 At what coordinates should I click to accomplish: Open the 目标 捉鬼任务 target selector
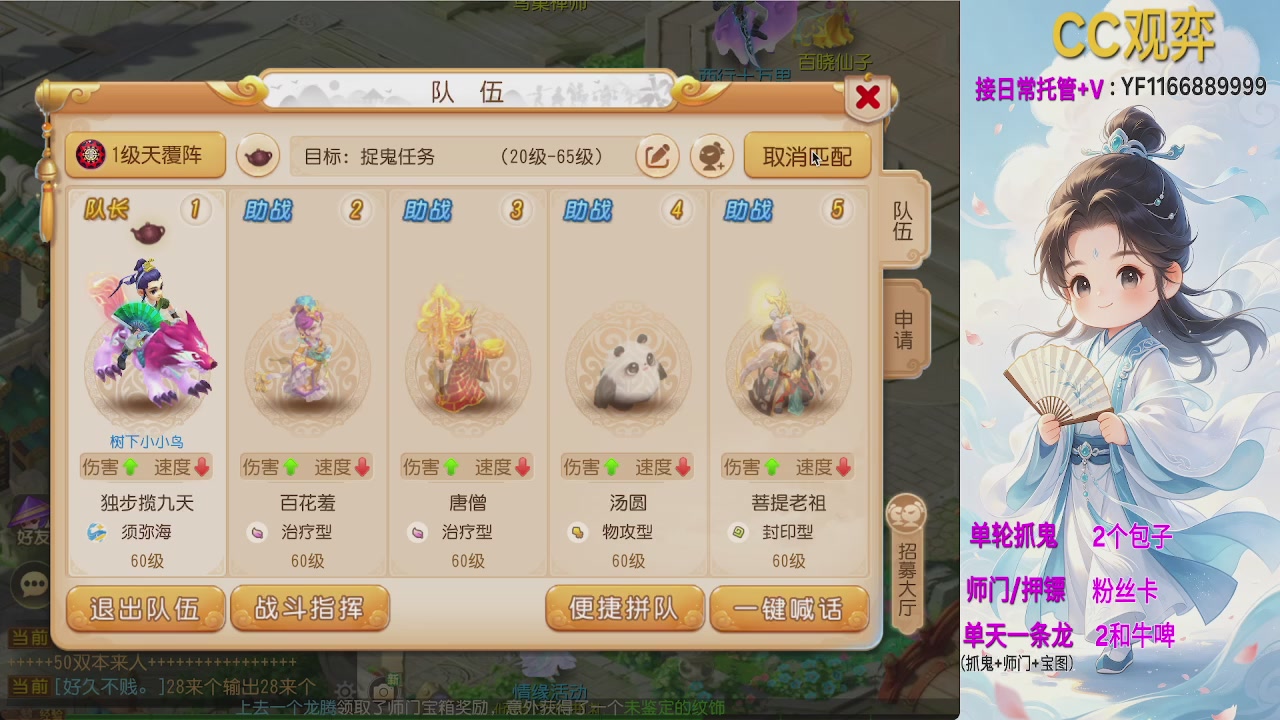[x=460, y=156]
